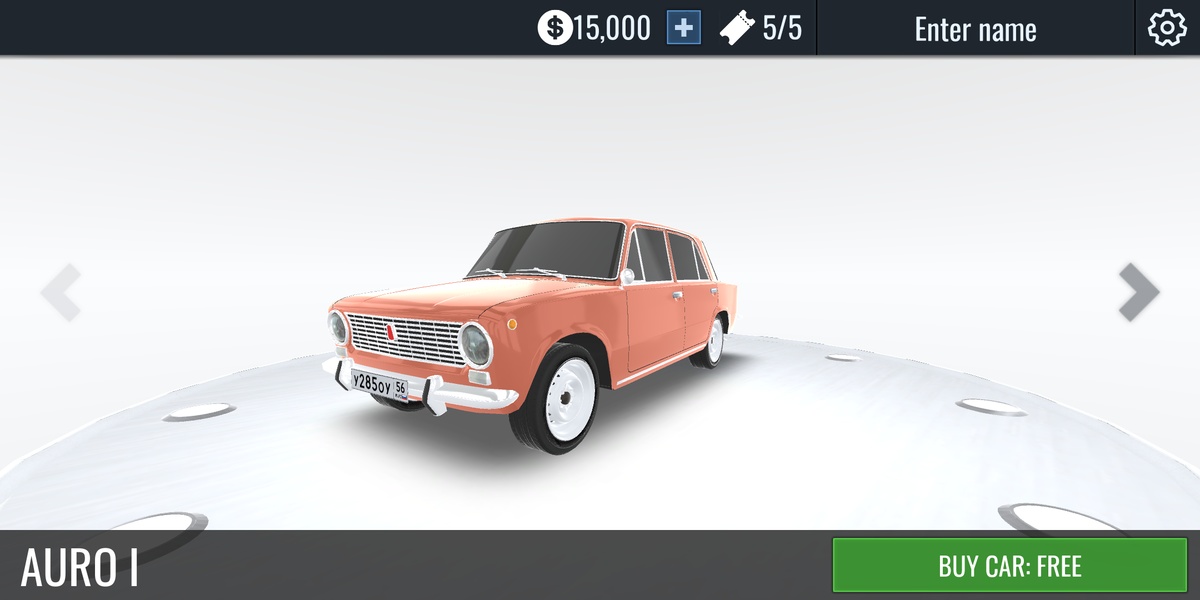Buy the Auro I car for free

click(1009, 566)
